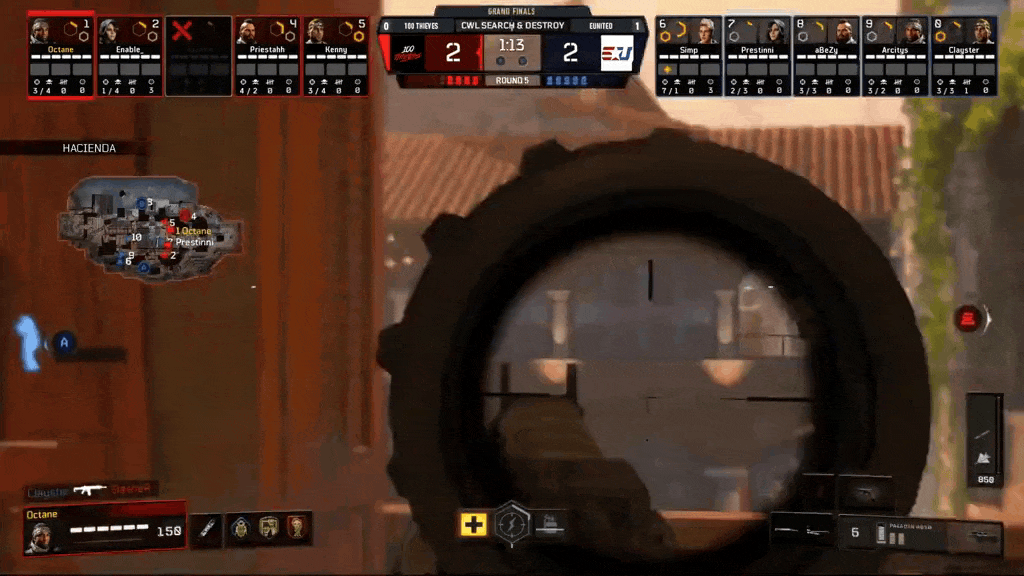Spectate Enable_ from the team bar
The image size is (1024, 576).
tap(129, 56)
